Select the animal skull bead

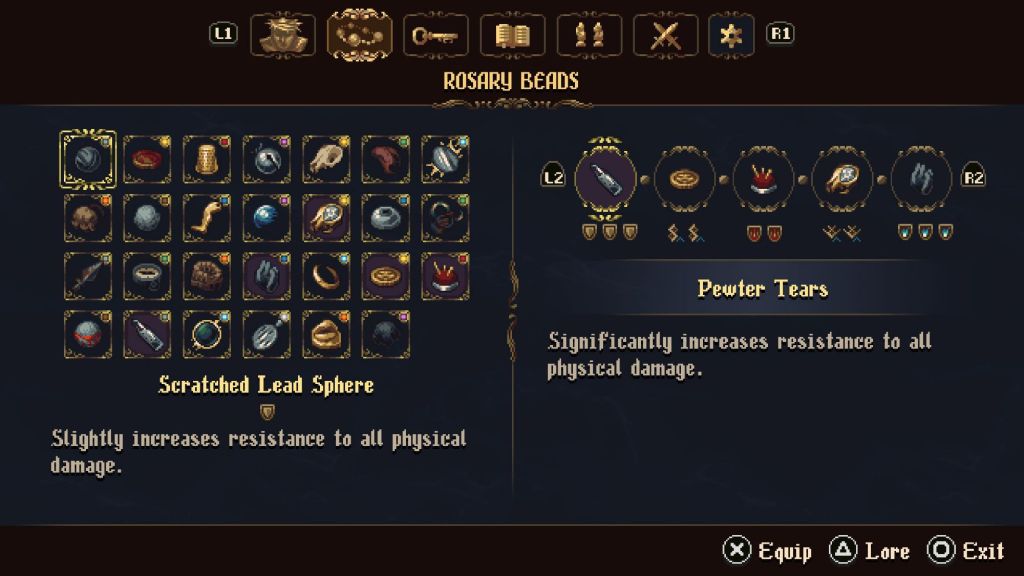pyautogui.click(x=327, y=160)
